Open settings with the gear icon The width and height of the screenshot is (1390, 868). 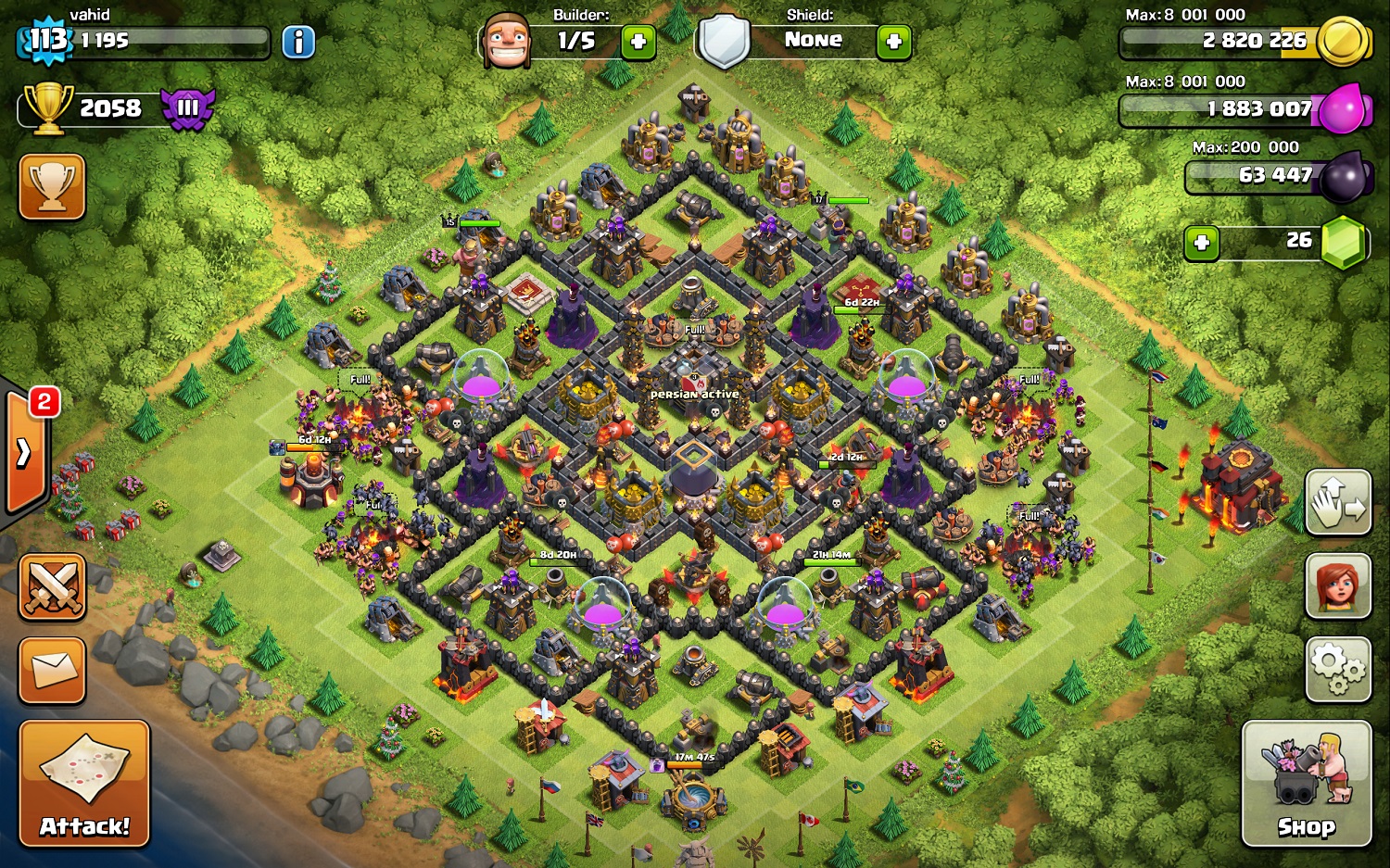tap(1337, 669)
